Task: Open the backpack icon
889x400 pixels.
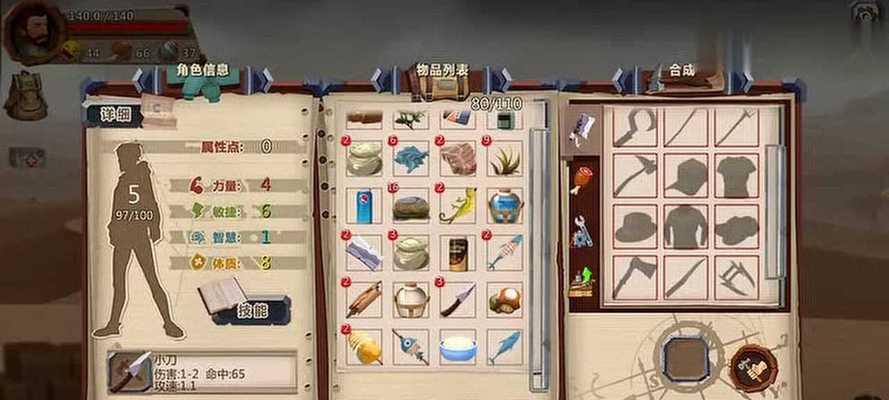Action: (25, 95)
